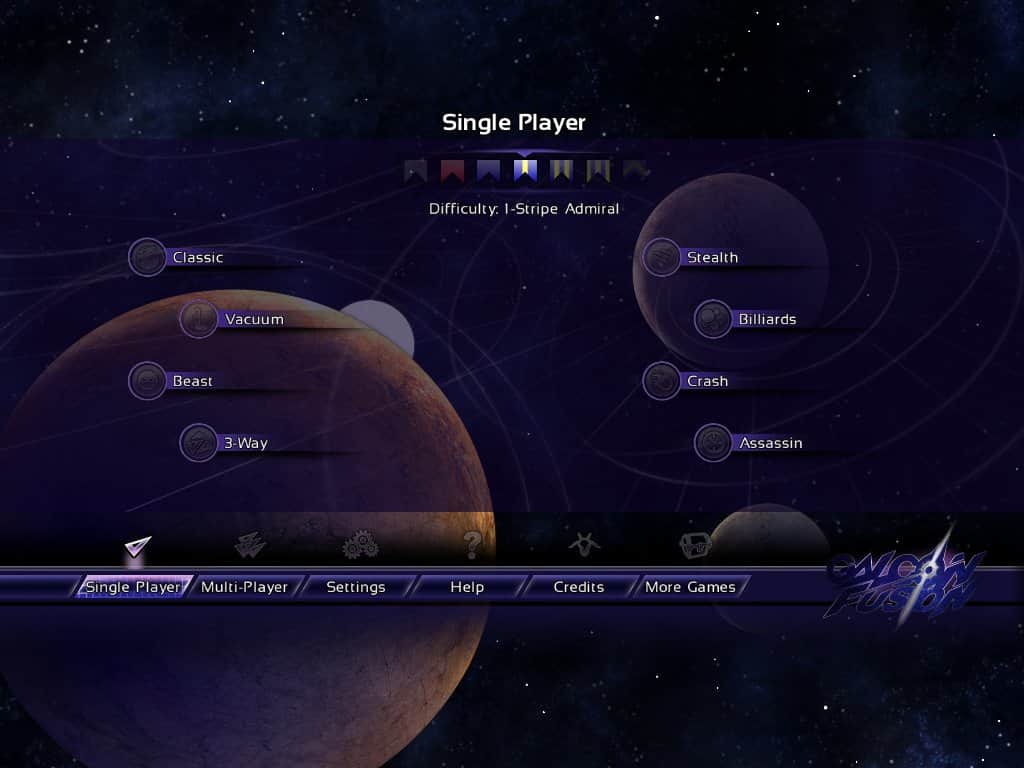Open the Settings tab

tap(355, 587)
